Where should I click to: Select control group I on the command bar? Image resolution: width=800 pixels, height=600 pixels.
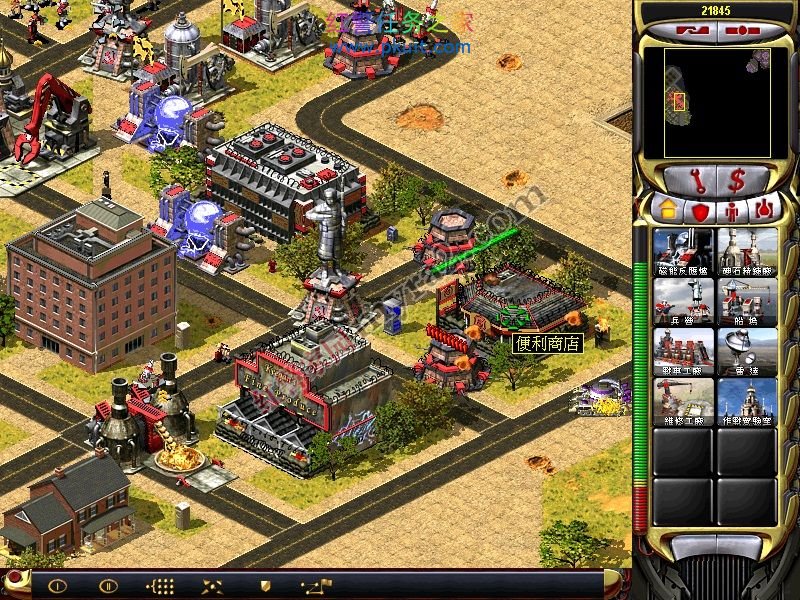click(57, 585)
